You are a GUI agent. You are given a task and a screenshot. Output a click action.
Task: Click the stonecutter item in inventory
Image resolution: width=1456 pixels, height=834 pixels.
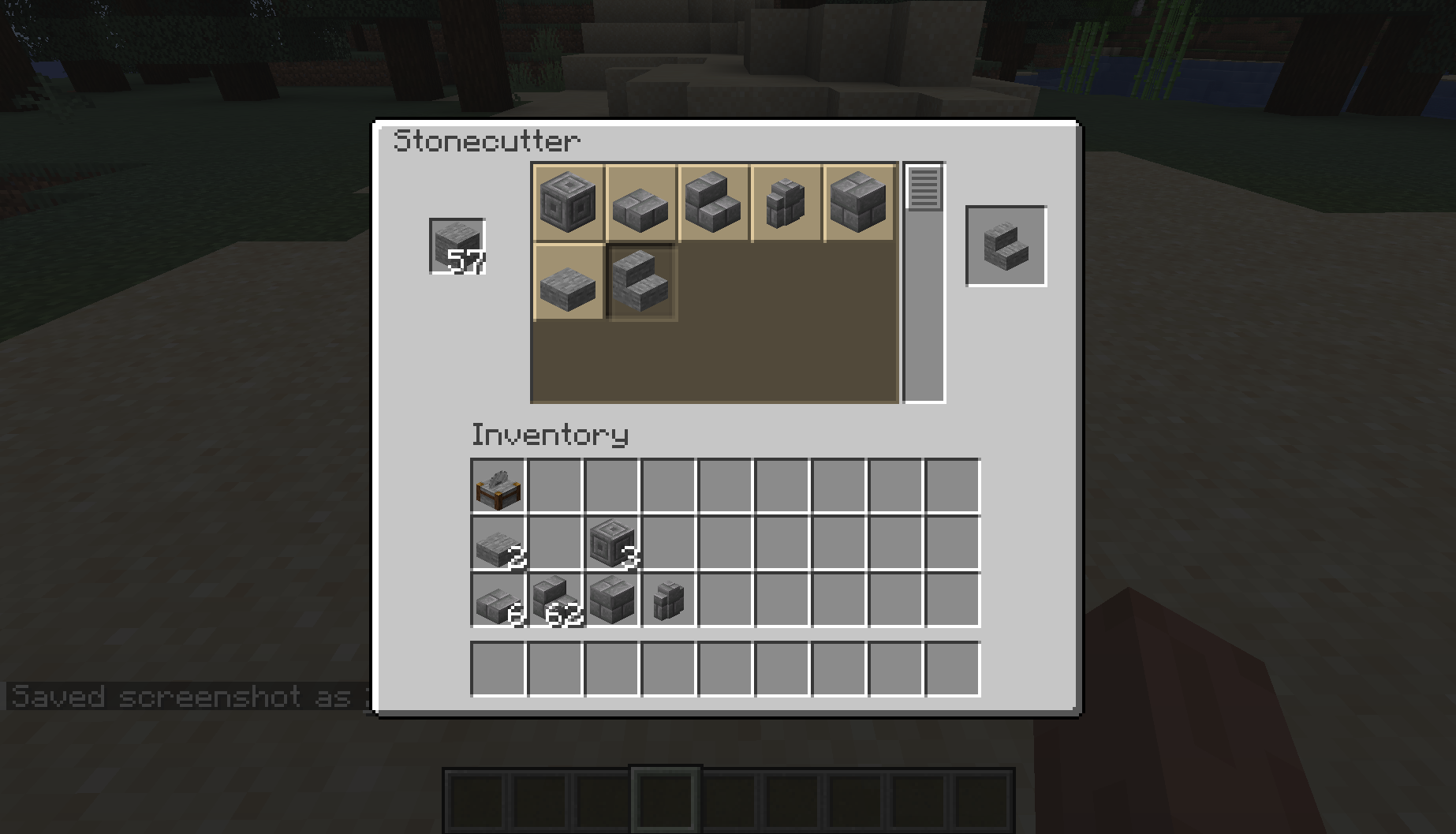click(x=498, y=489)
